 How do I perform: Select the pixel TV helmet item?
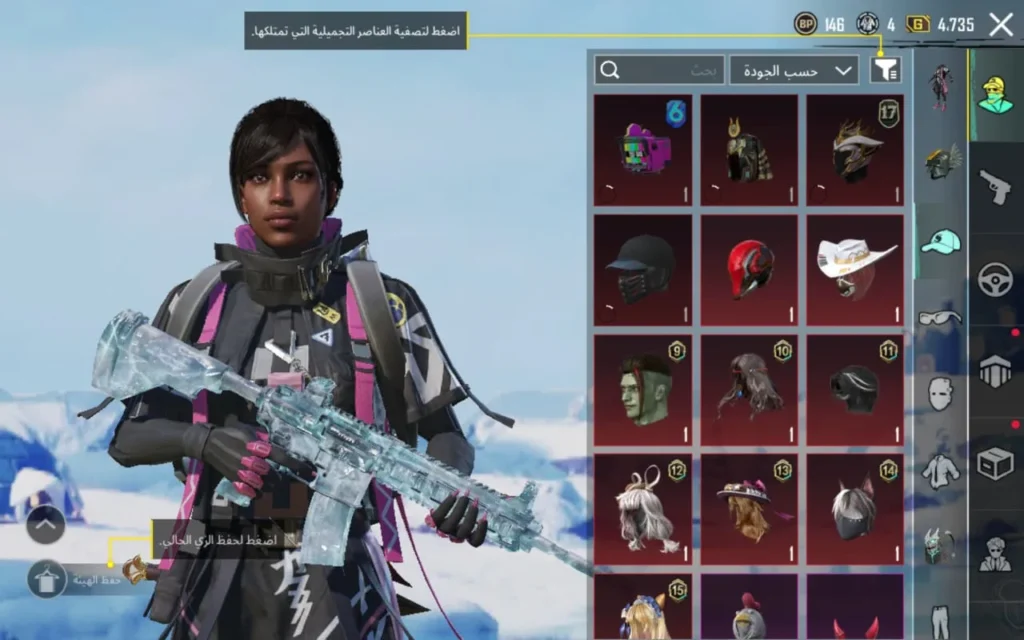point(642,151)
